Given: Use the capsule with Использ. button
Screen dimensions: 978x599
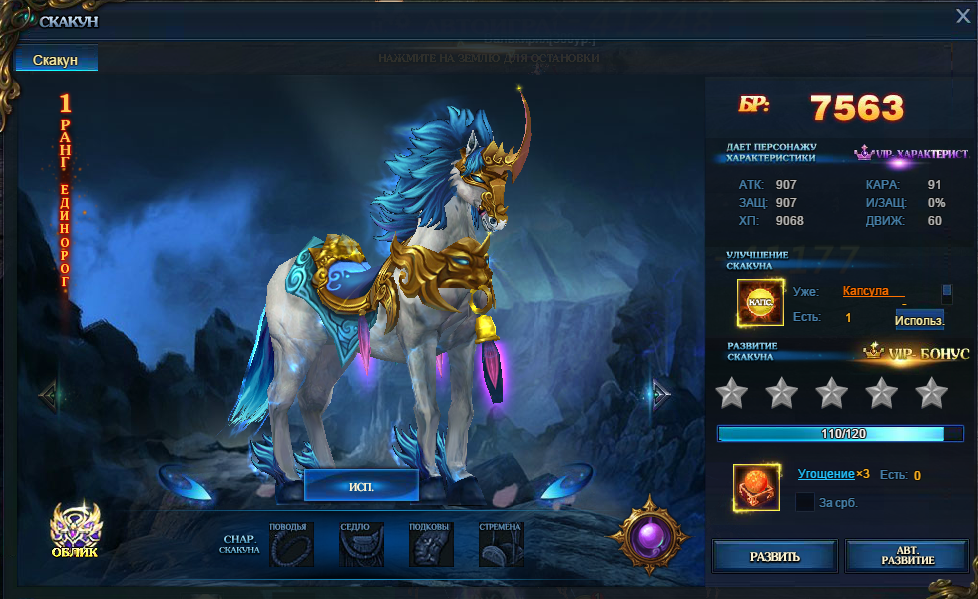Looking at the screenshot, I should [x=918, y=320].
